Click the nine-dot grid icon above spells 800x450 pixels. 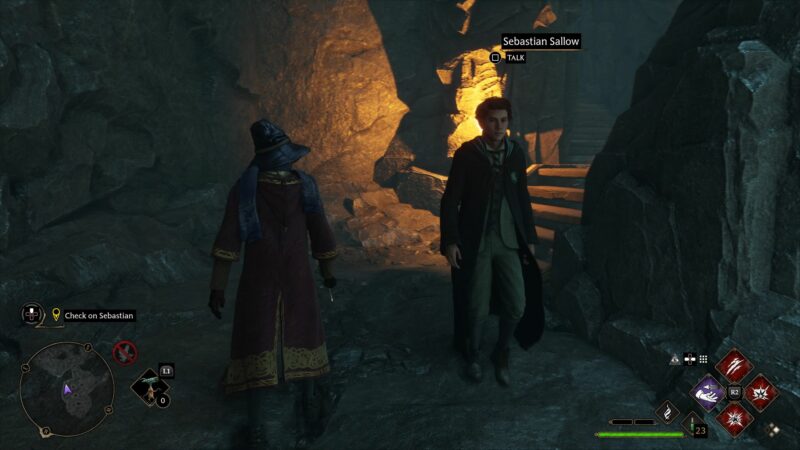[x=703, y=359]
